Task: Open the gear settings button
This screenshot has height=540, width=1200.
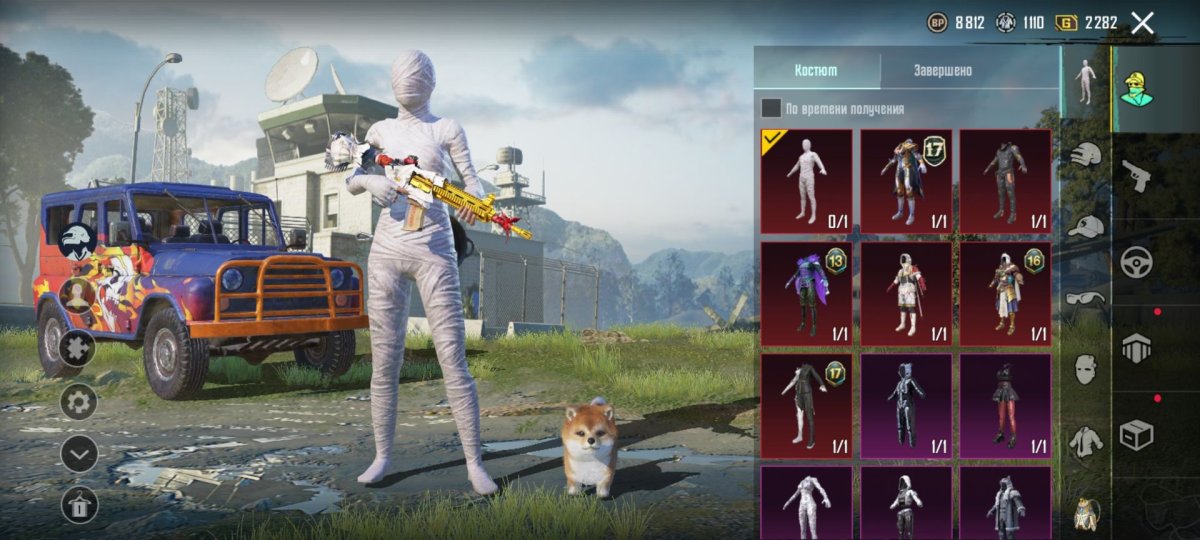Action: click(x=78, y=401)
